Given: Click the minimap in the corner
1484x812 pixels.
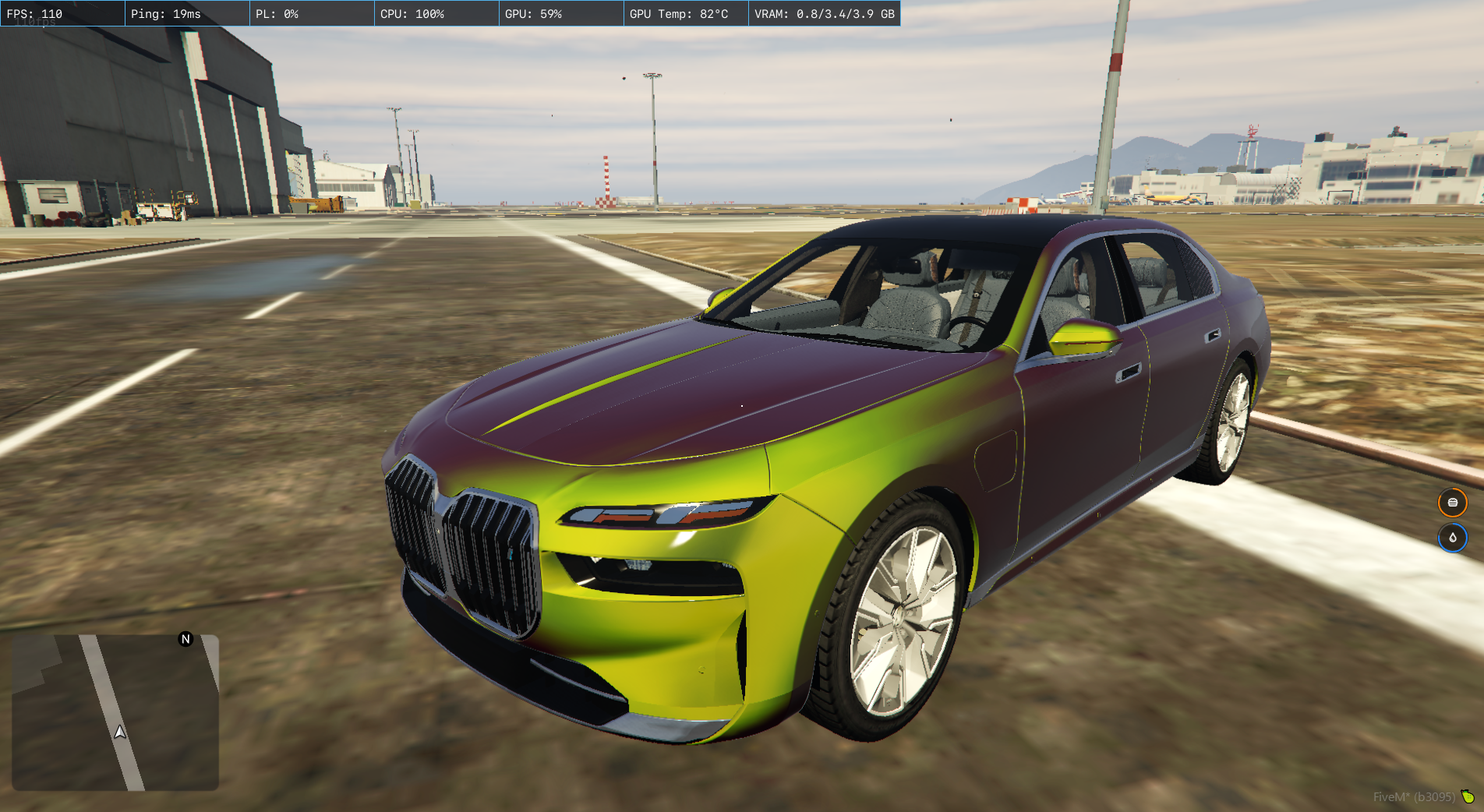Looking at the screenshot, I should (115, 712).
